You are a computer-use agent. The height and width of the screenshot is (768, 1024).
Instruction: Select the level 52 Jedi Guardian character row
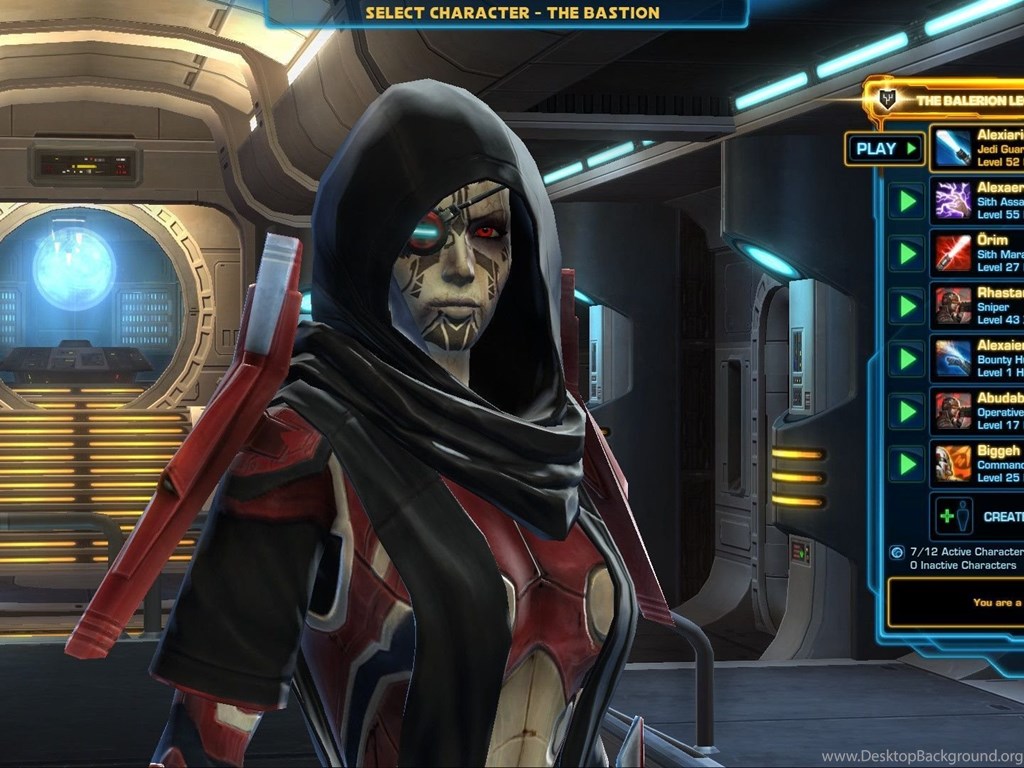pos(977,148)
